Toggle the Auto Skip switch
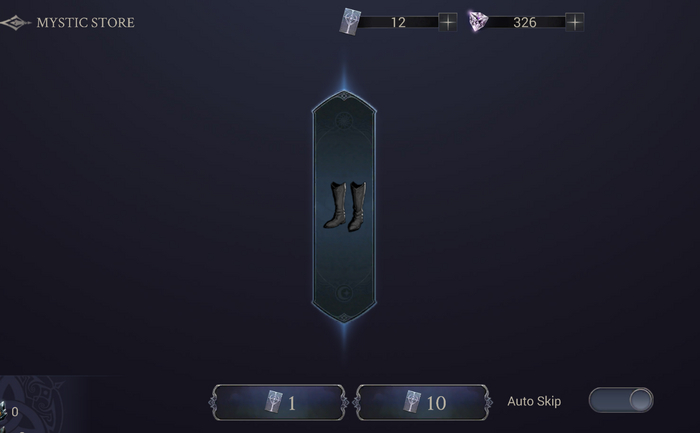The height and width of the screenshot is (433, 700). (x=621, y=401)
